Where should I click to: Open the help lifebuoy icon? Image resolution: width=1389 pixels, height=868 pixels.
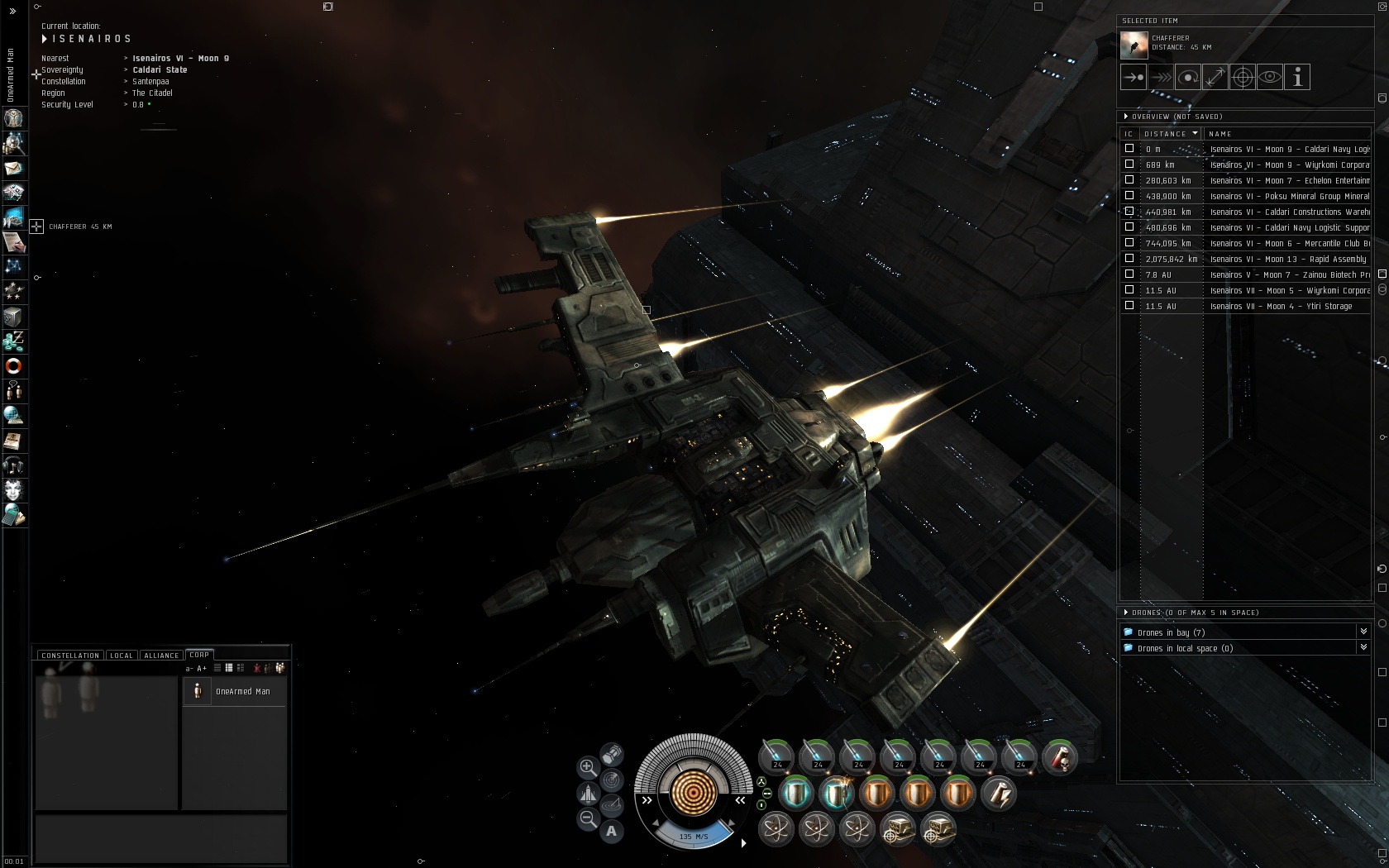(x=14, y=366)
